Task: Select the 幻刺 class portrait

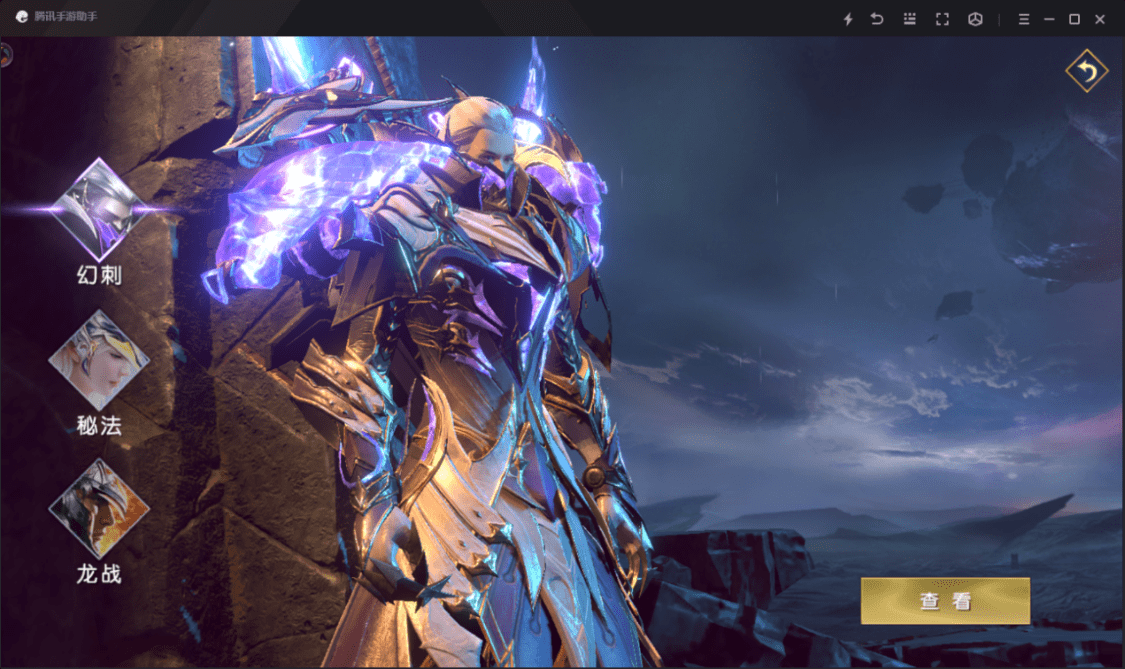Action: [99, 210]
